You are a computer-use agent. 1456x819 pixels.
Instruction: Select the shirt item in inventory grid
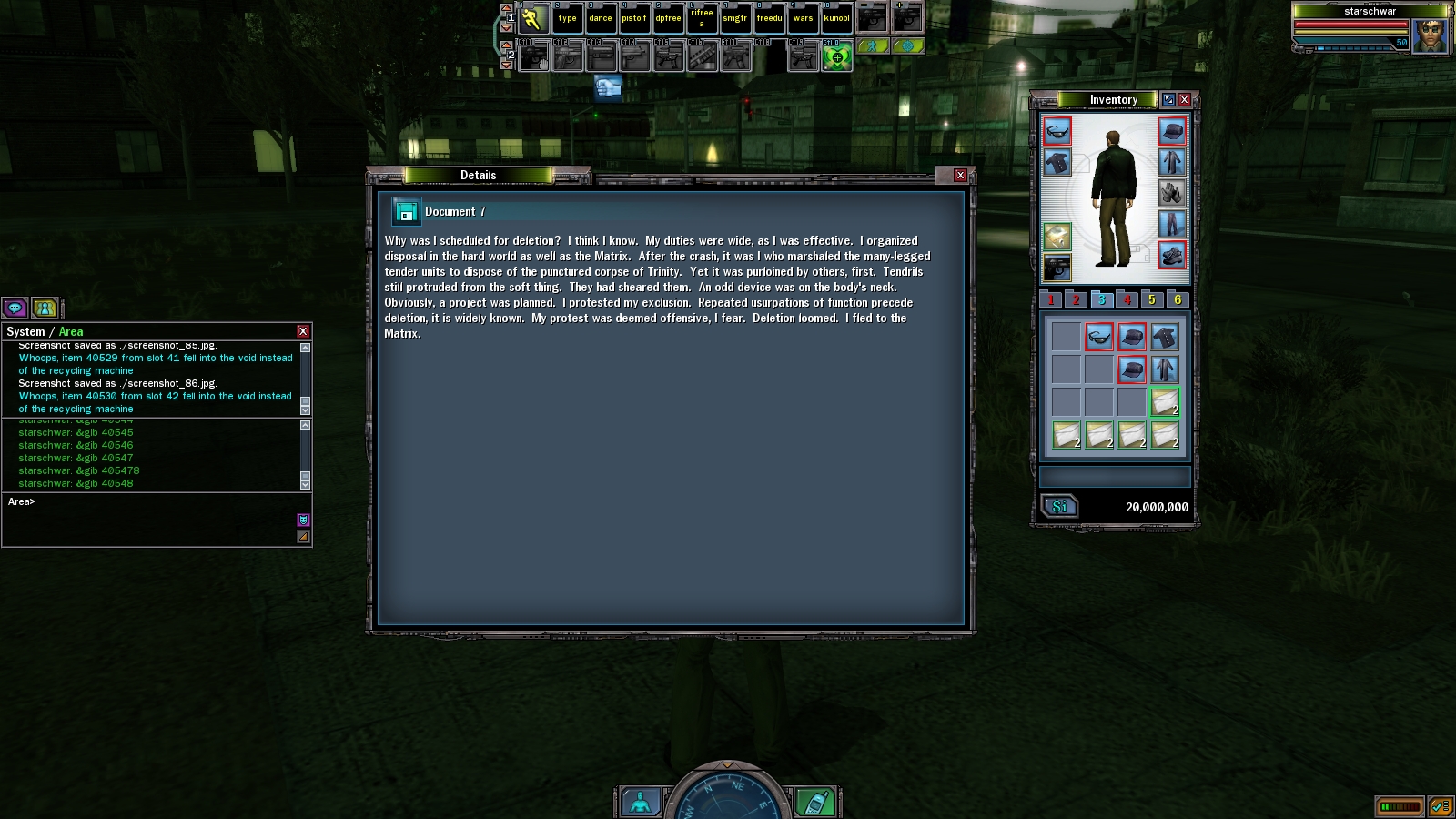(1165, 338)
